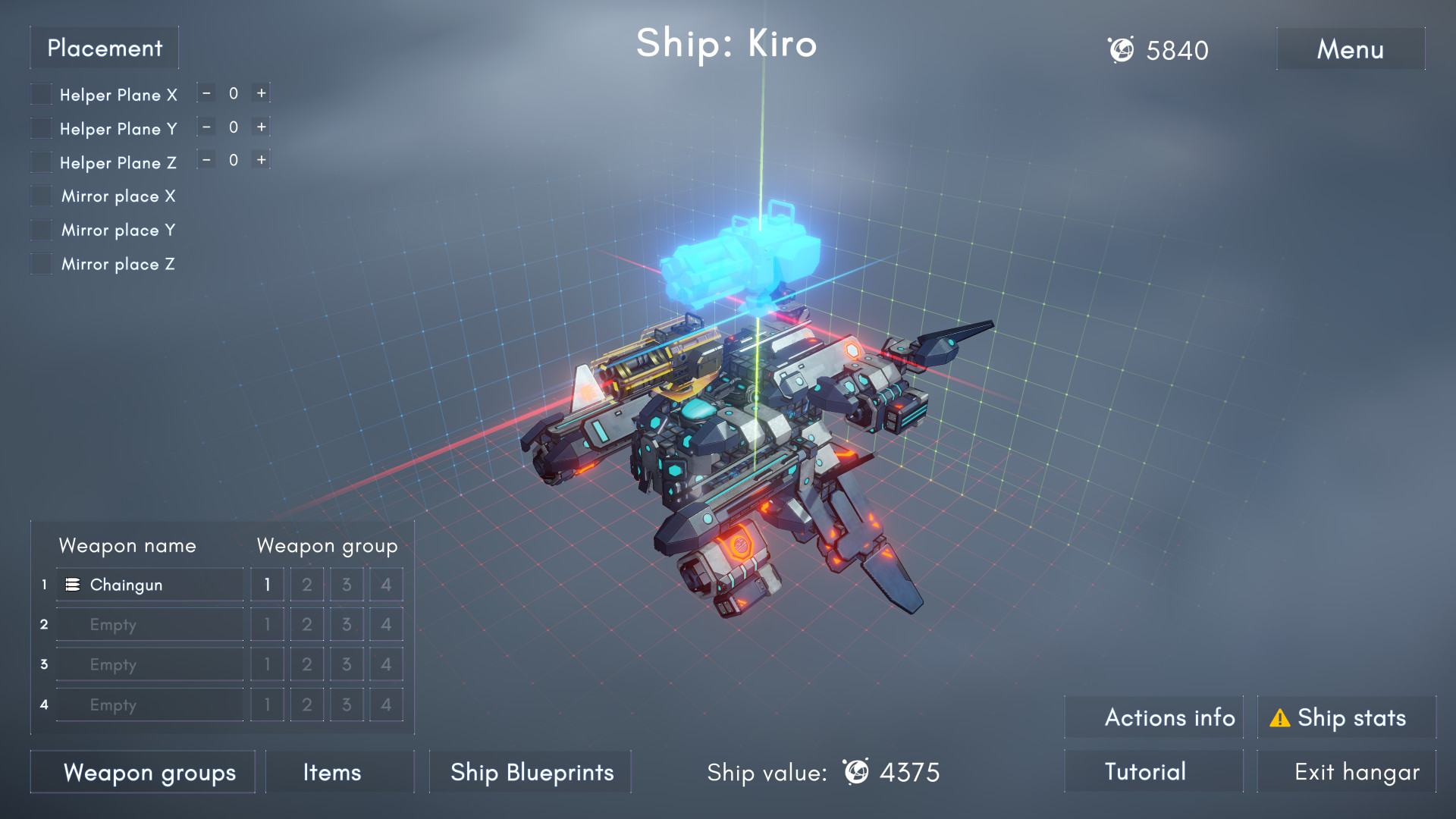Image resolution: width=1456 pixels, height=819 pixels.
Task: Click the coin icon next to Ship value
Action: 855,773
